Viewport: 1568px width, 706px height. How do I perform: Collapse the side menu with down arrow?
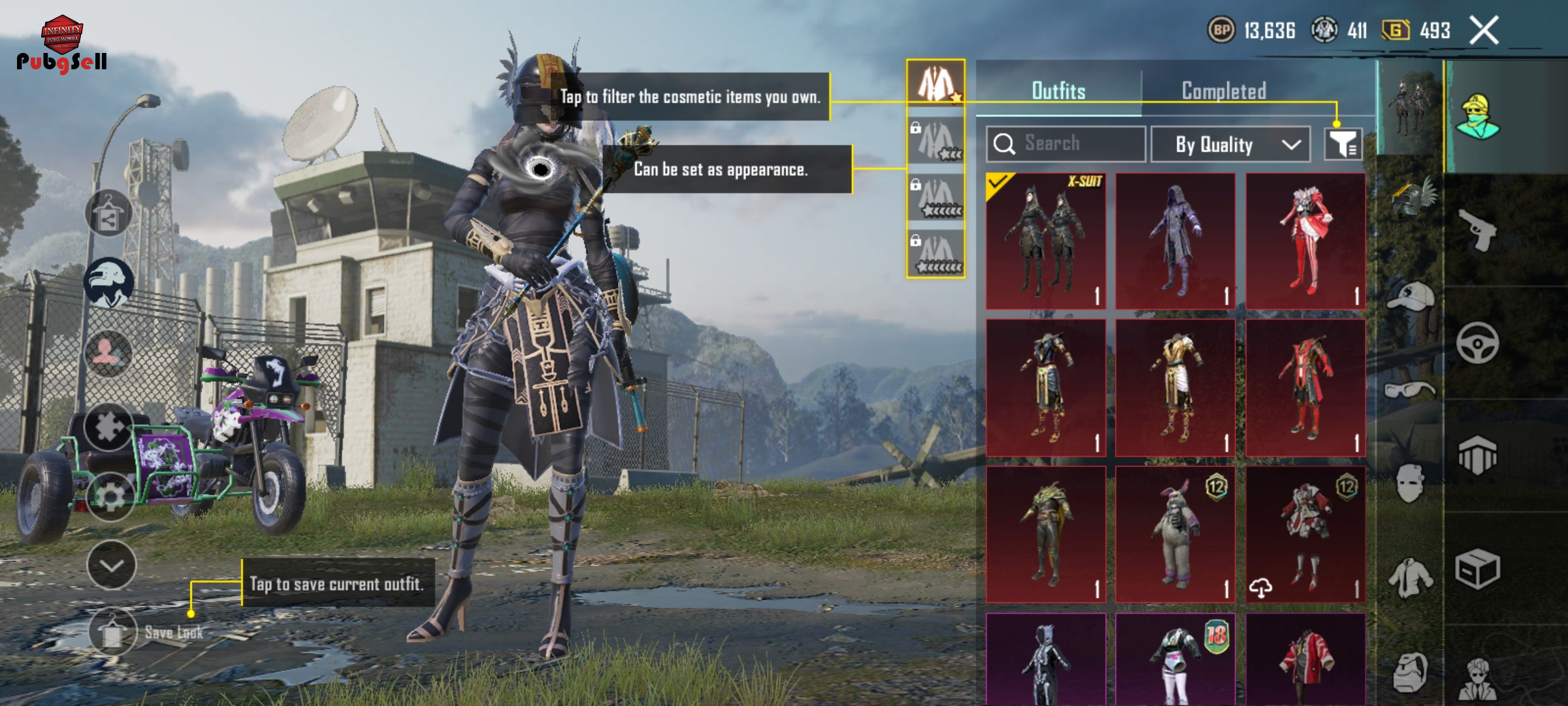coord(111,565)
